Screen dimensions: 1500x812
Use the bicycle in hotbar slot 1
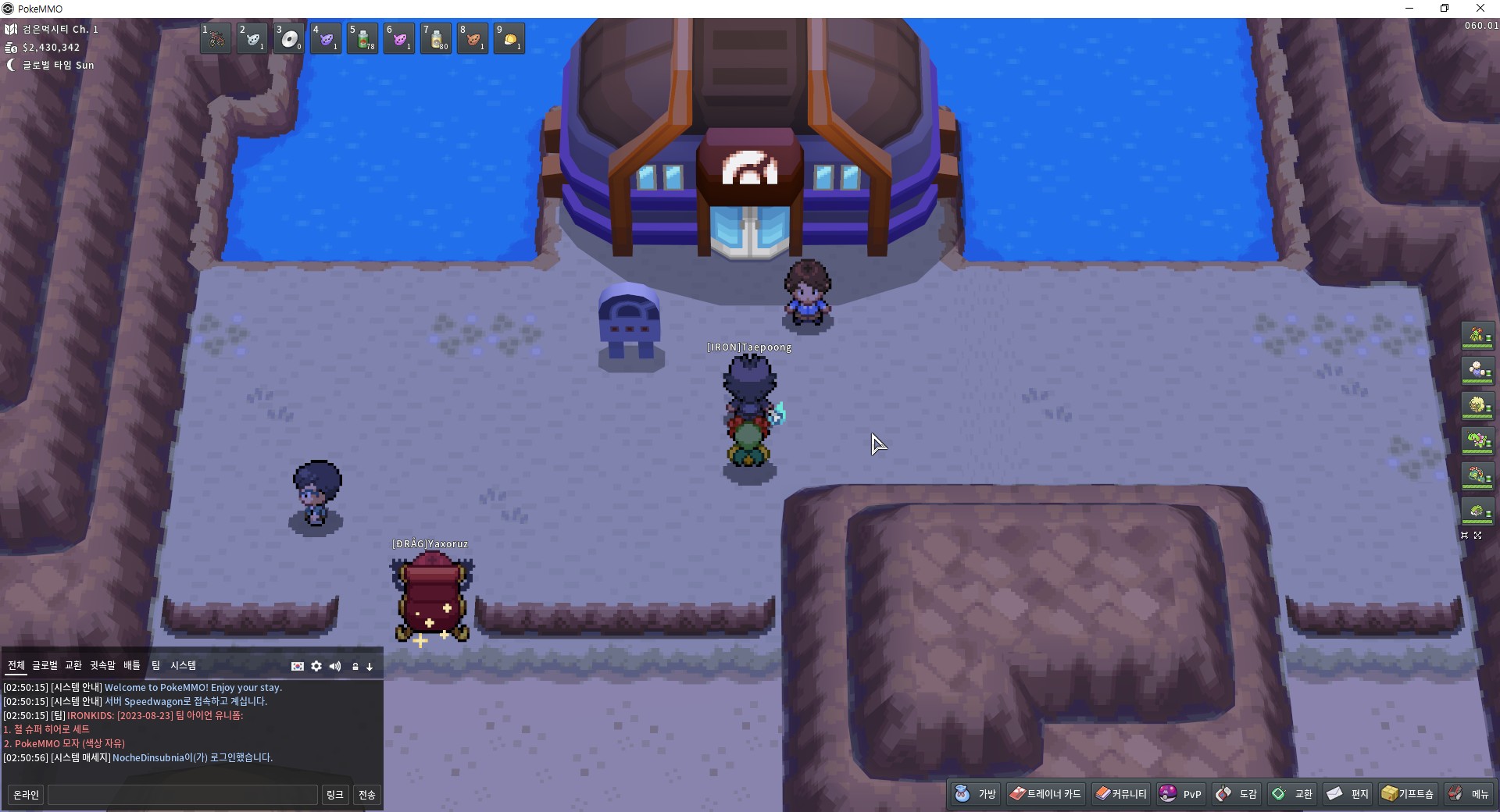coord(216,38)
